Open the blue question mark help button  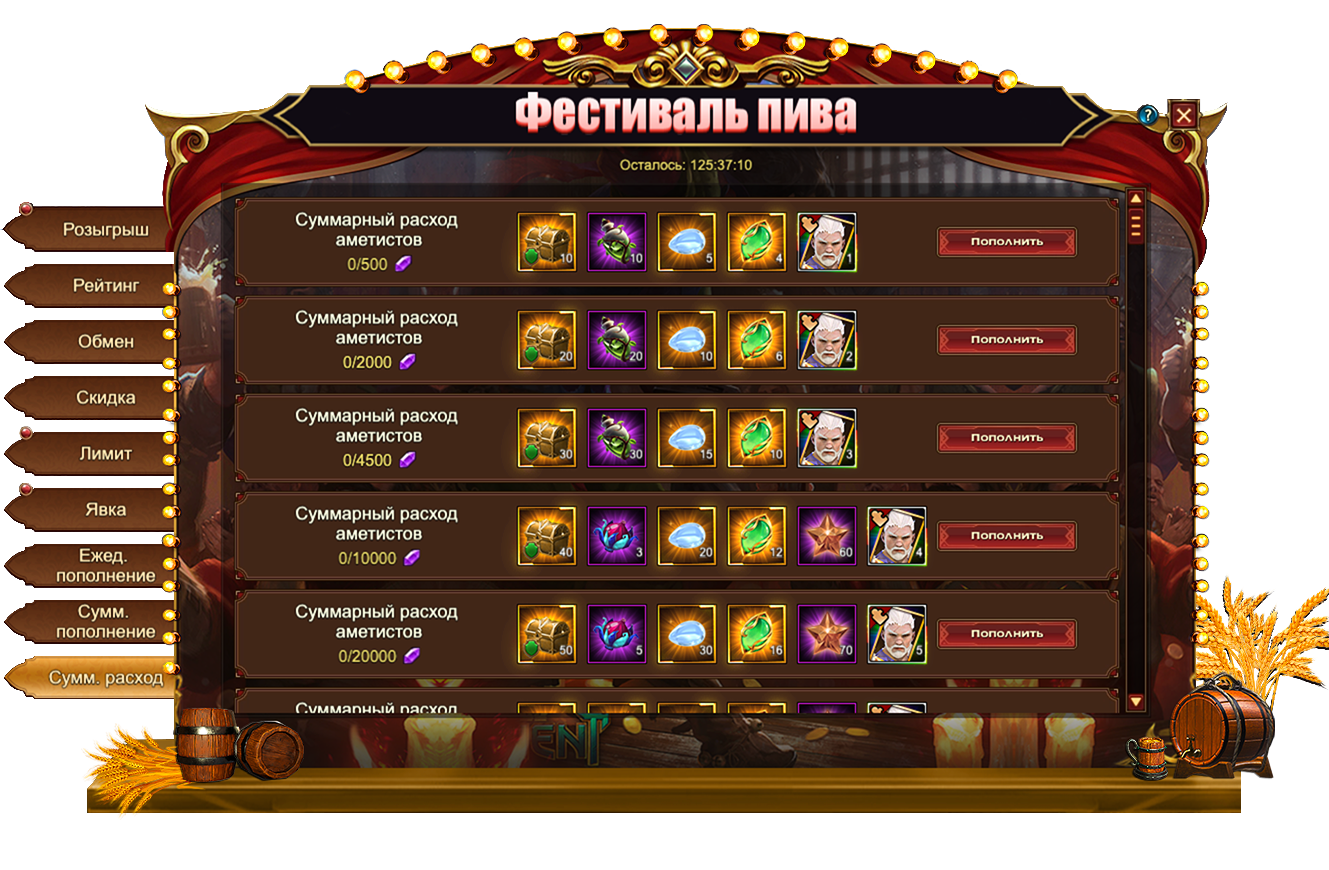tap(1148, 115)
